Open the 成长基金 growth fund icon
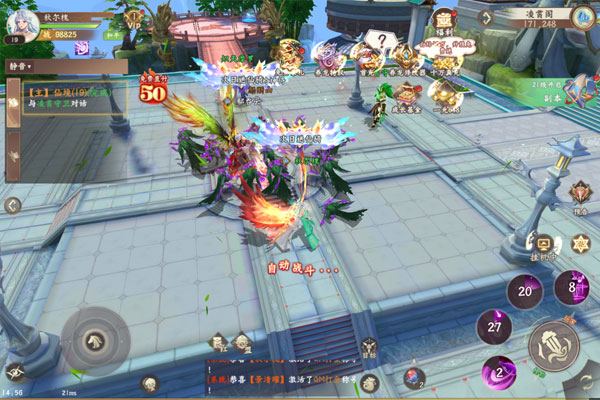The height and width of the screenshot is (400, 600). [406, 95]
